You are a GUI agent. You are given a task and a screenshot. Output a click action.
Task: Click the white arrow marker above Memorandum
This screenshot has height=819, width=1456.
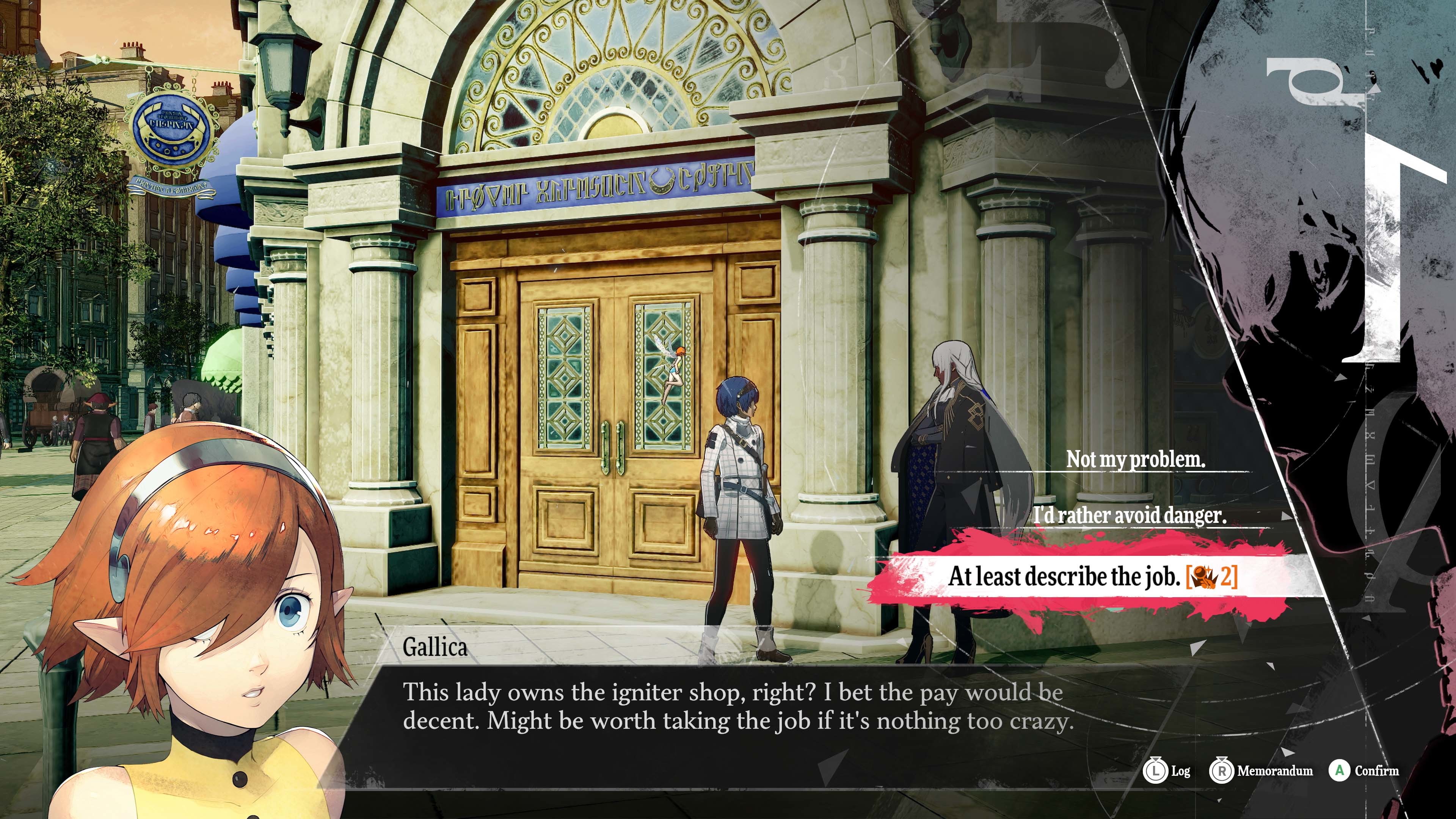point(1288,752)
